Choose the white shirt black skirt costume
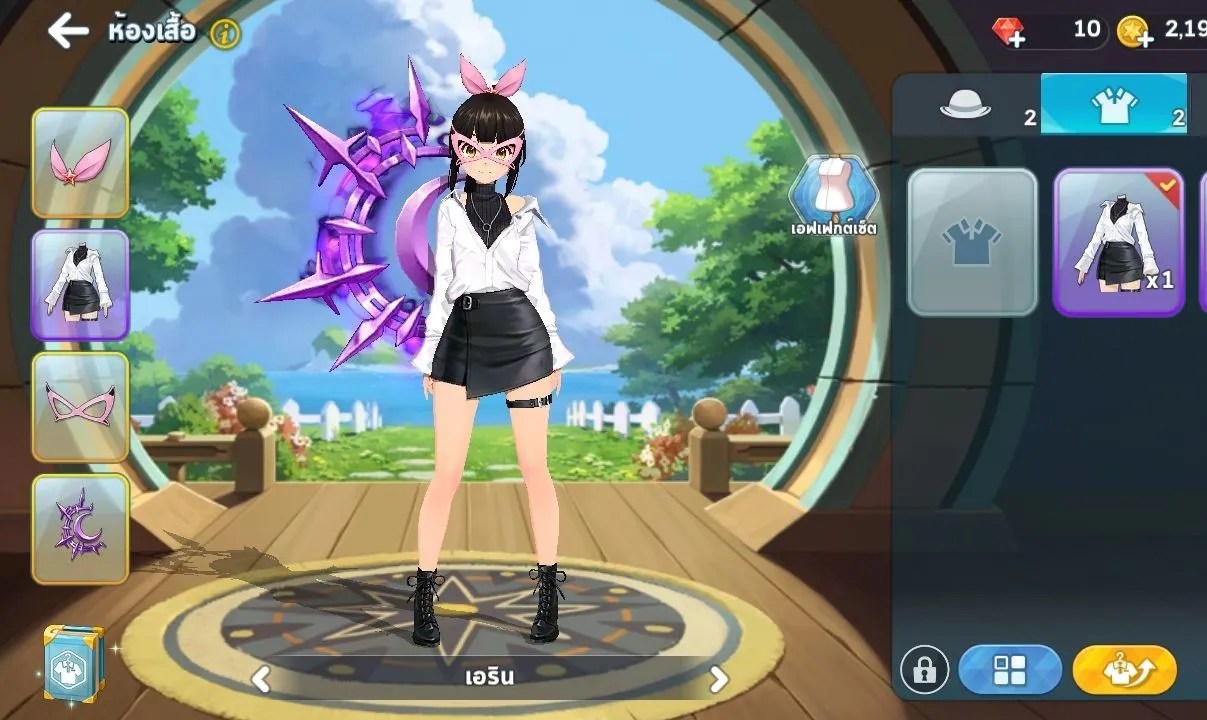1207x720 pixels. point(1118,242)
